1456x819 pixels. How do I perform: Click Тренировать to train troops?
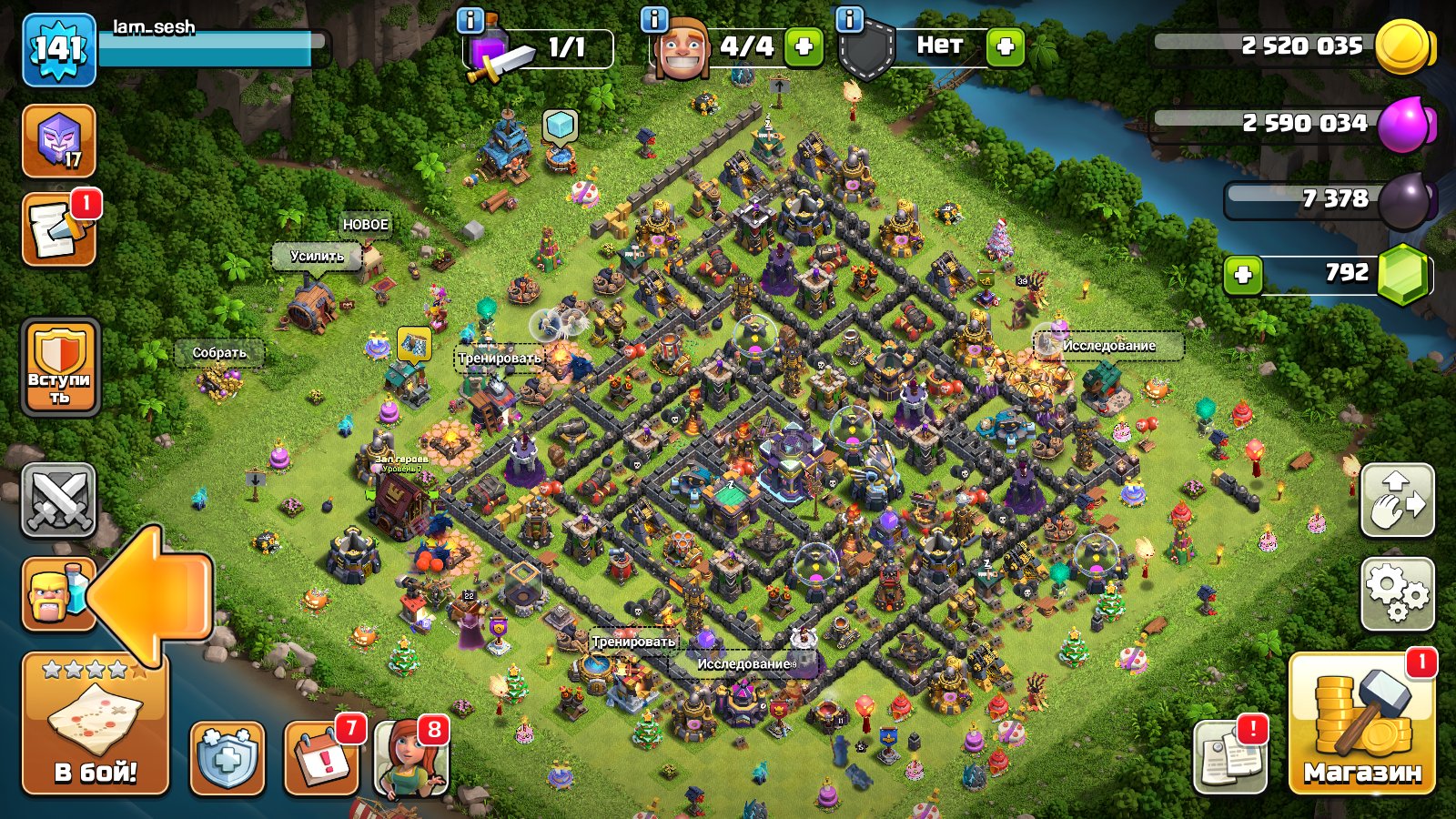[x=499, y=359]
